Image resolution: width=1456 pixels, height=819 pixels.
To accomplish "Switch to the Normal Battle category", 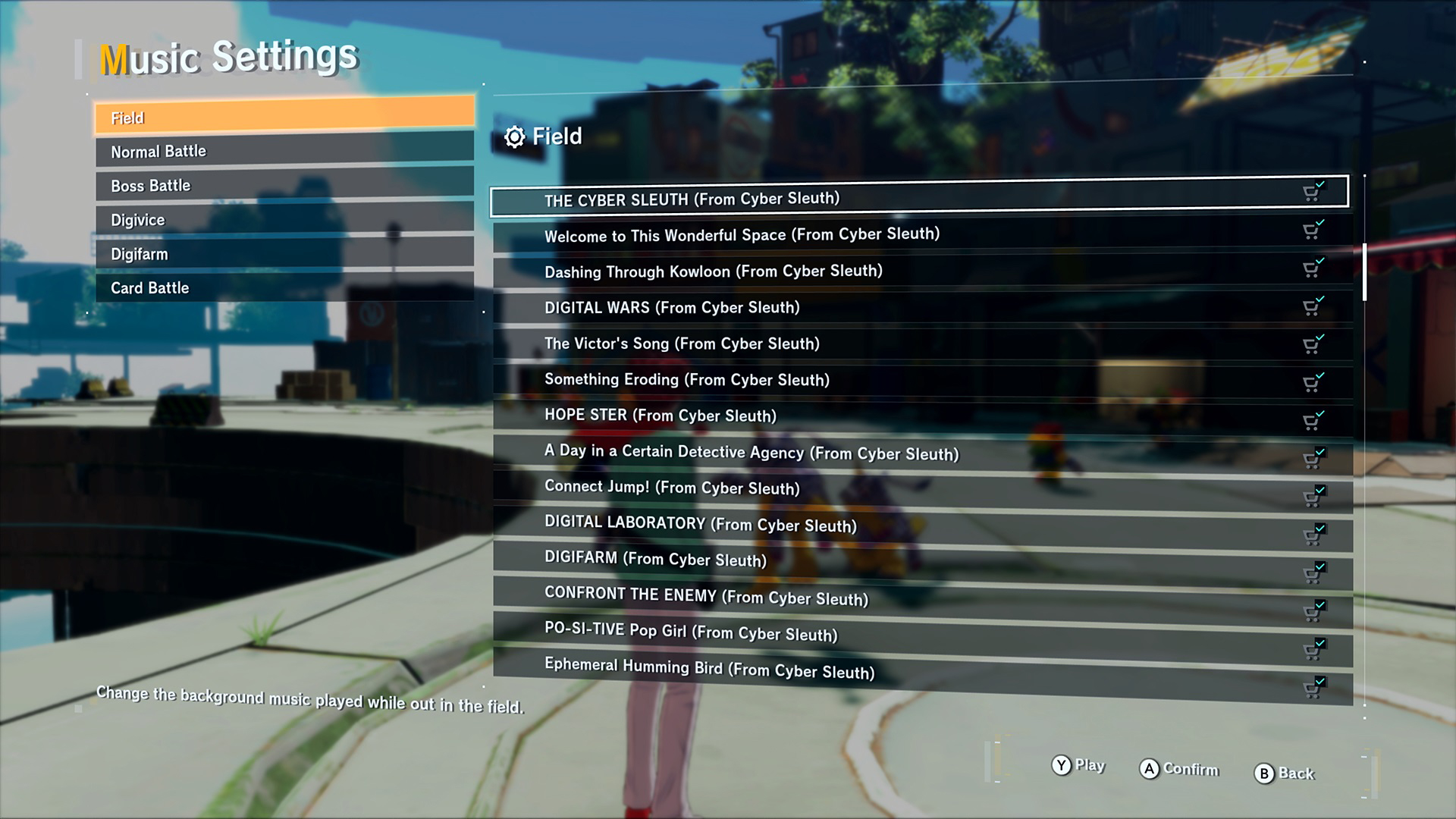I will [284, 151].
